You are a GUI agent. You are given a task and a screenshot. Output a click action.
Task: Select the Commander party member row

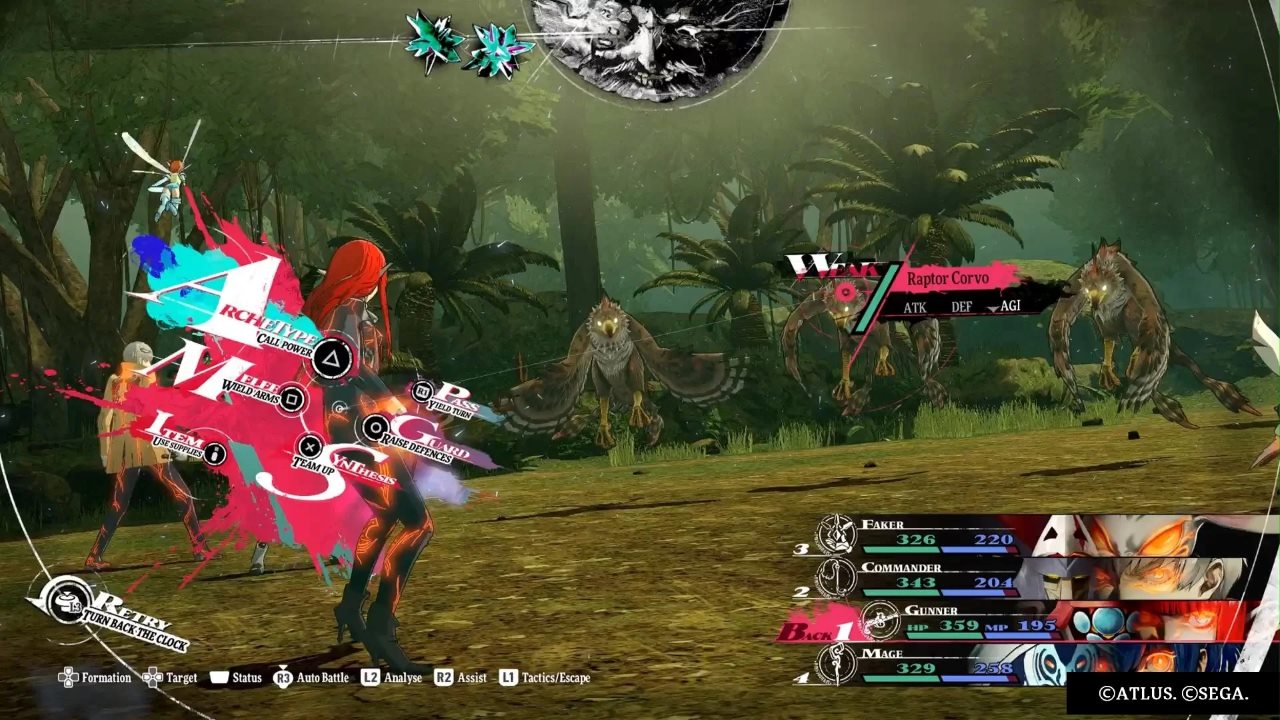pos(940,577)
